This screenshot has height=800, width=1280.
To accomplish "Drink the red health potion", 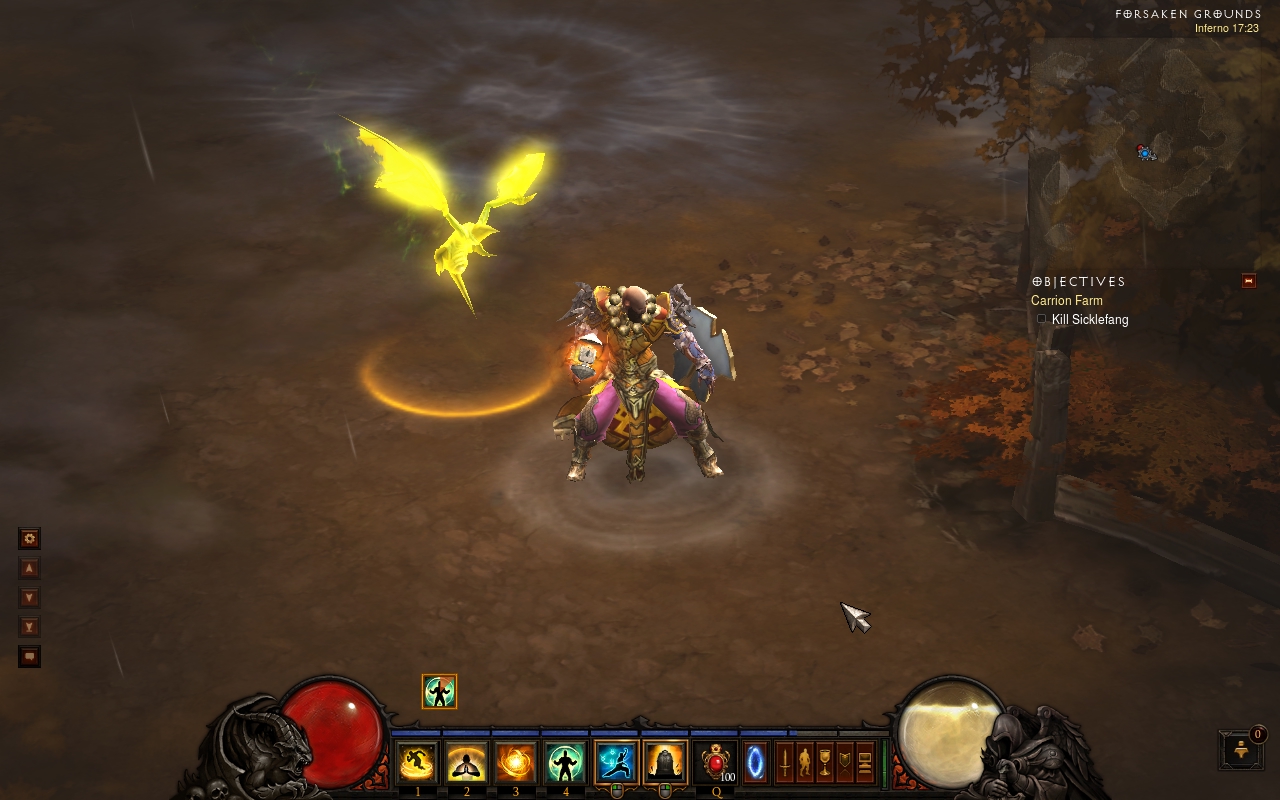I will point(716,763).
